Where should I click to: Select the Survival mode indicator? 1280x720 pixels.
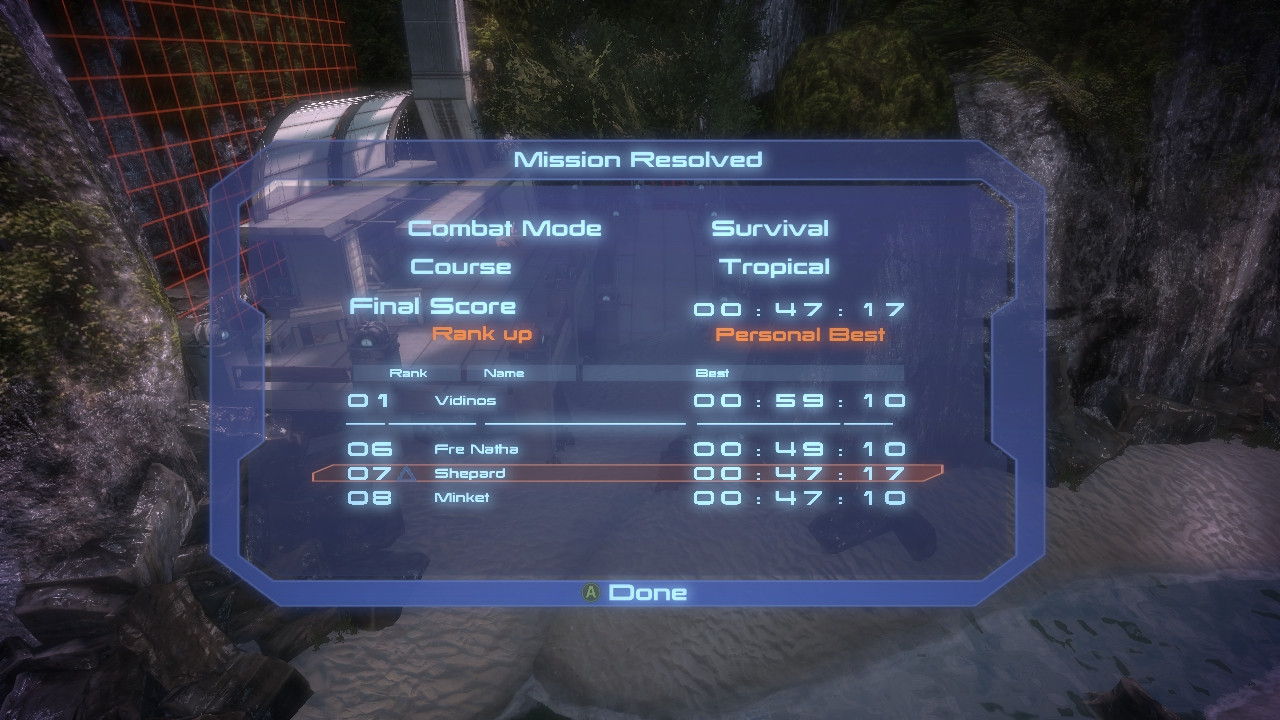tap(770, 228)
